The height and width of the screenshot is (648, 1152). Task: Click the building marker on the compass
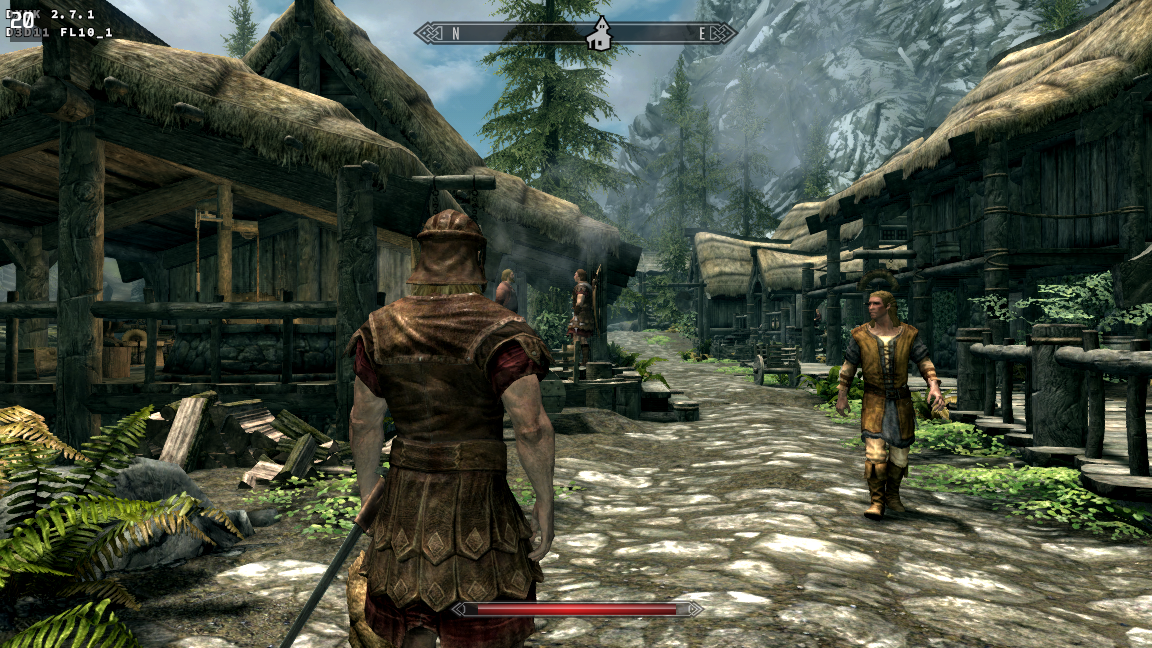(x=599, y=35)
